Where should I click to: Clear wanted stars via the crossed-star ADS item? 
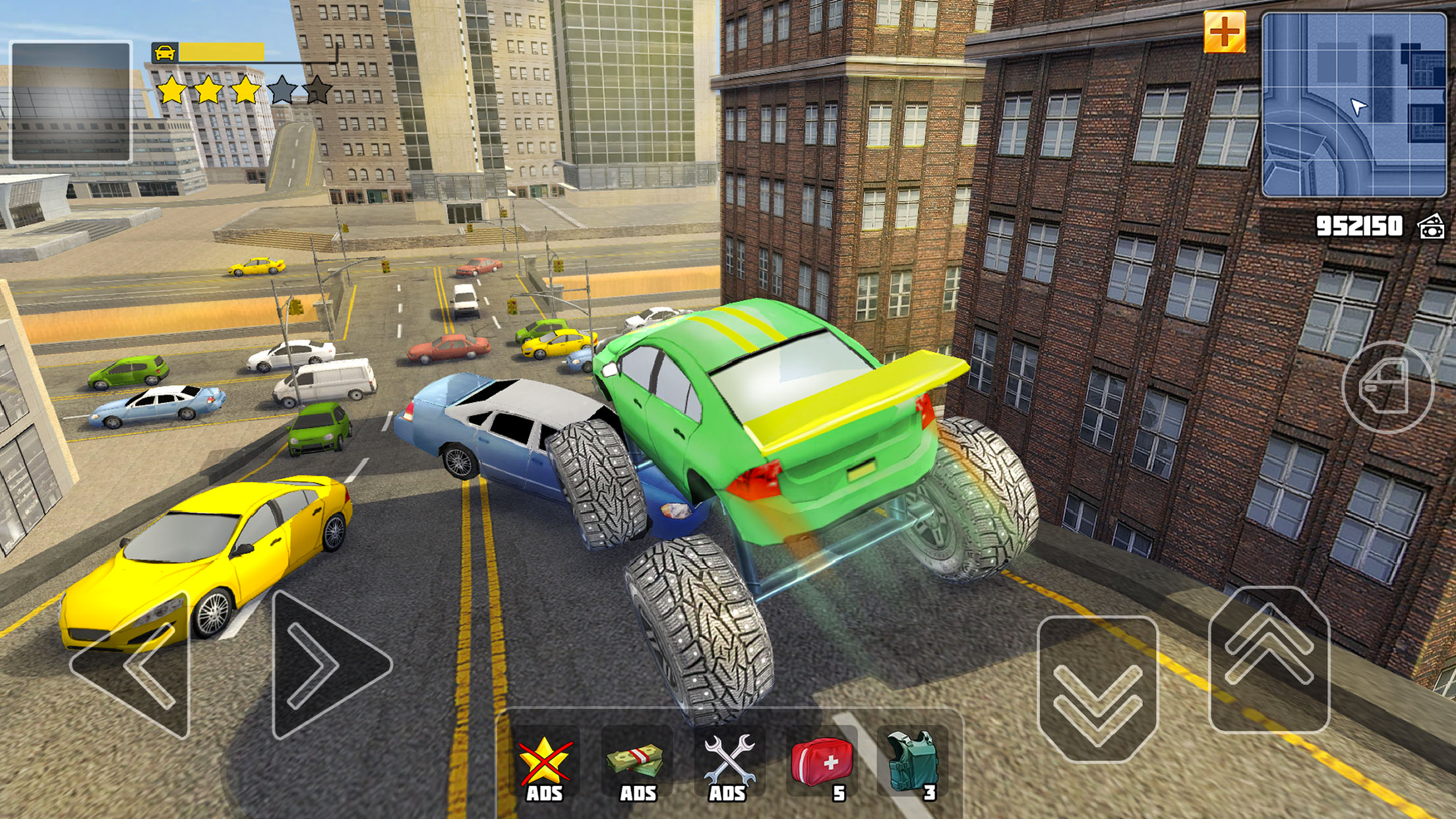click(544, 765)
